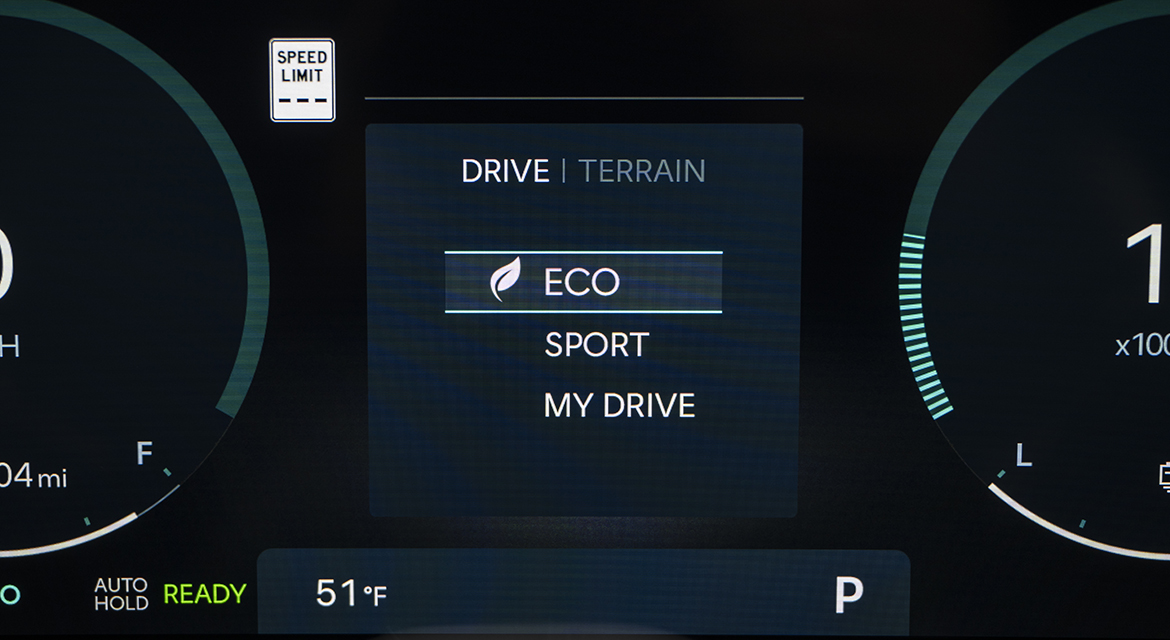The height and width of the screenshot is (640, 1170).
Task: Open the DRIVE mode tab
Action: click(505, 171)
